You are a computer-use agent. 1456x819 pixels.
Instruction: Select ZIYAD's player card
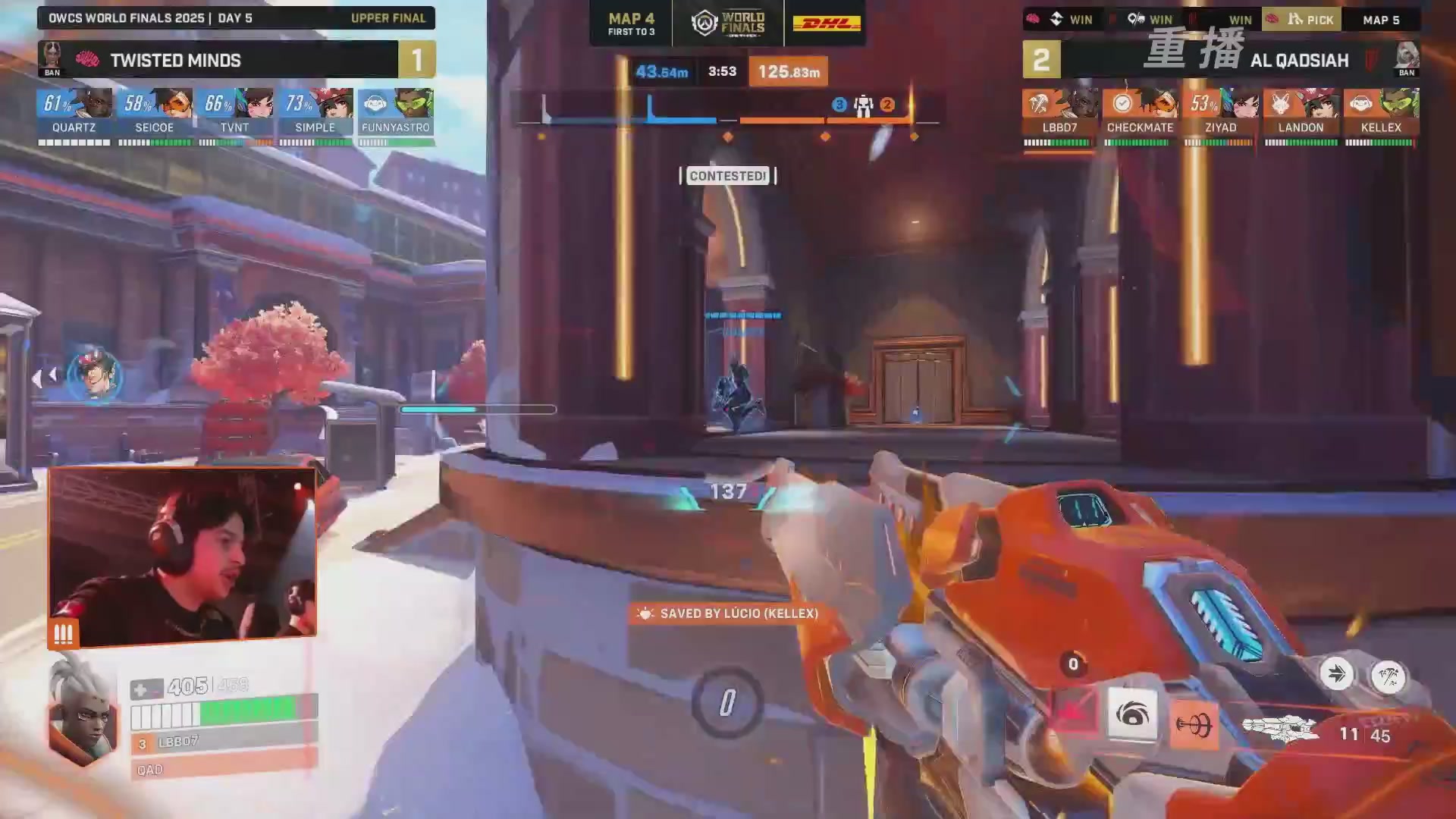tap(1220, 114)
